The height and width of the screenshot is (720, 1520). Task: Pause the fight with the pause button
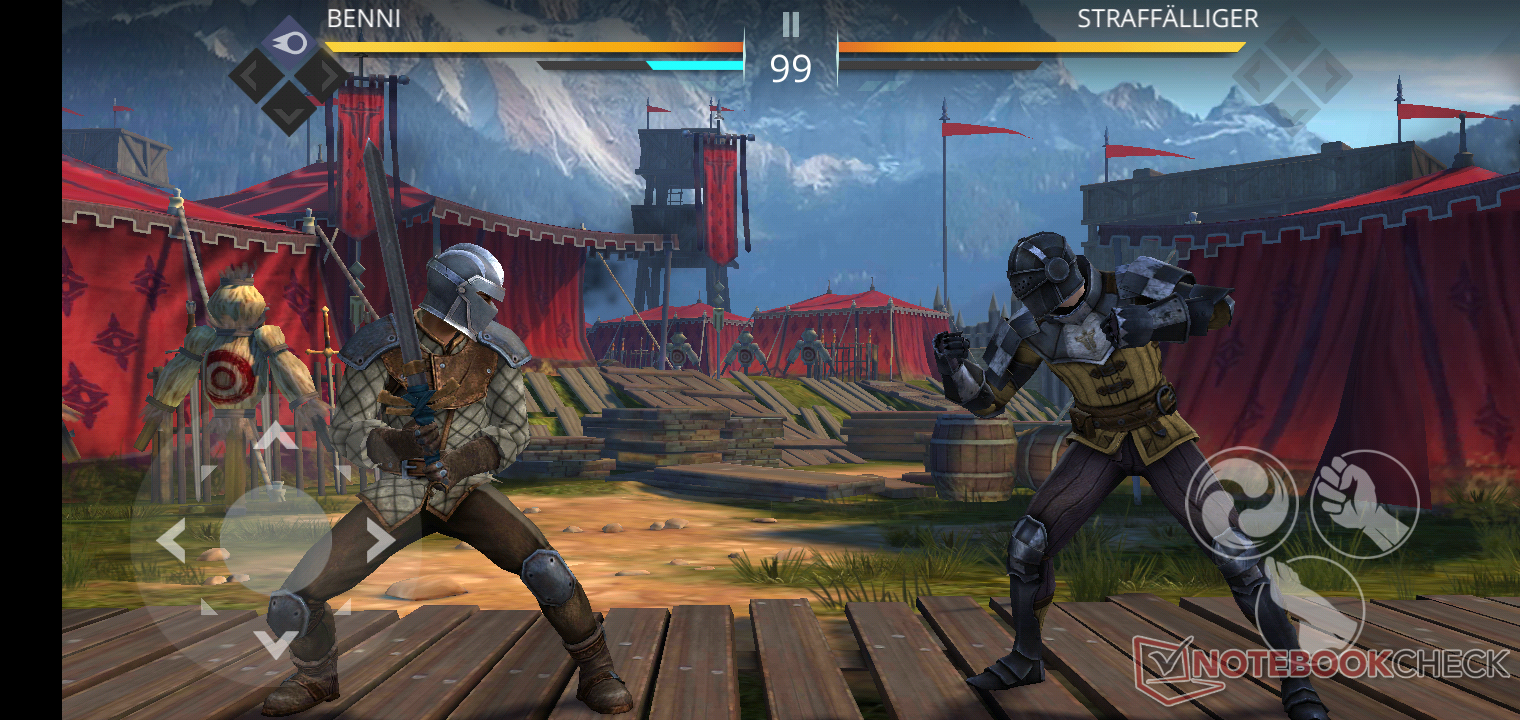(x=791, y=24)
